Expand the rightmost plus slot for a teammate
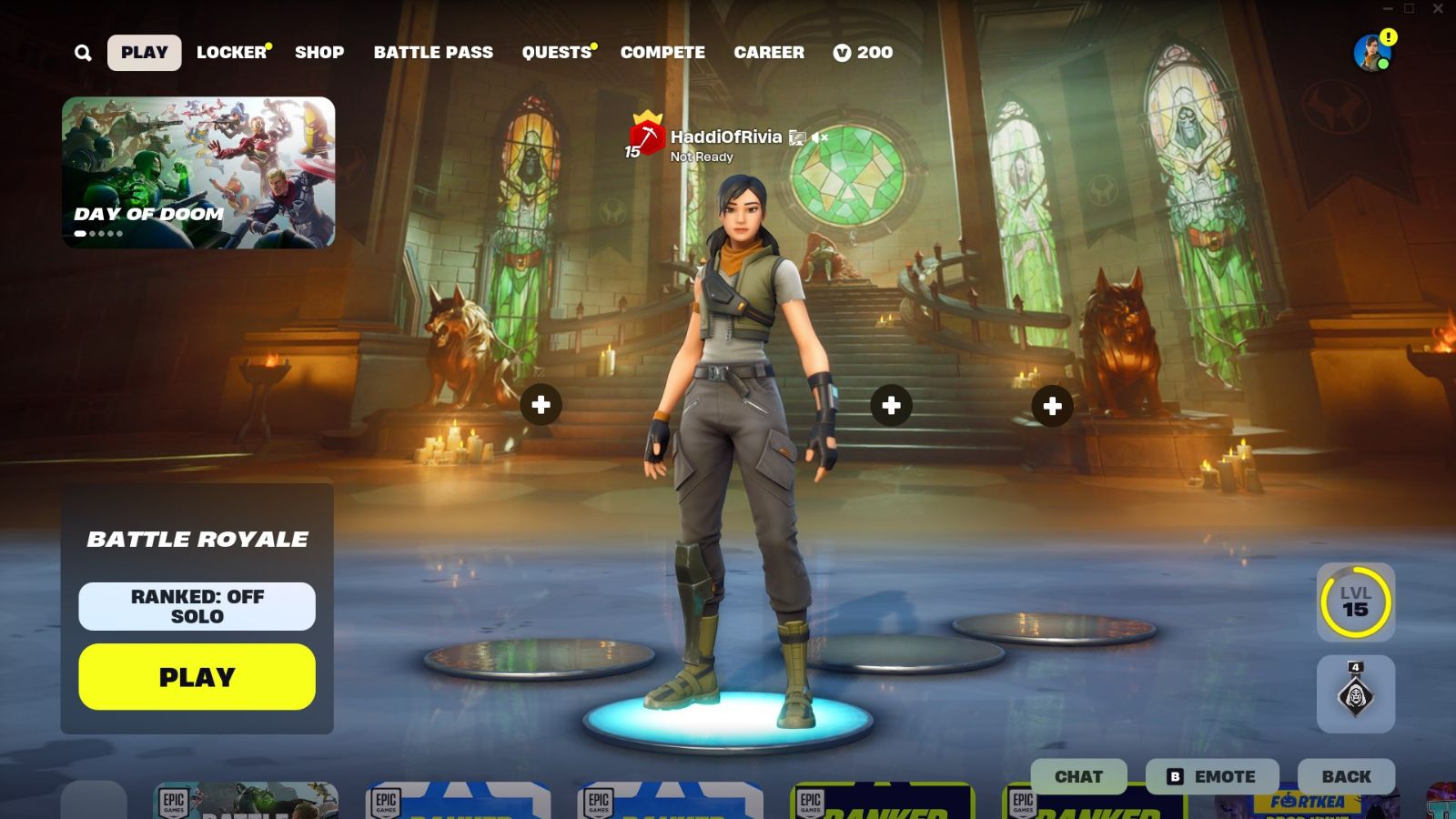This screenshot has height=819, width=1456. pos(1053,404)
